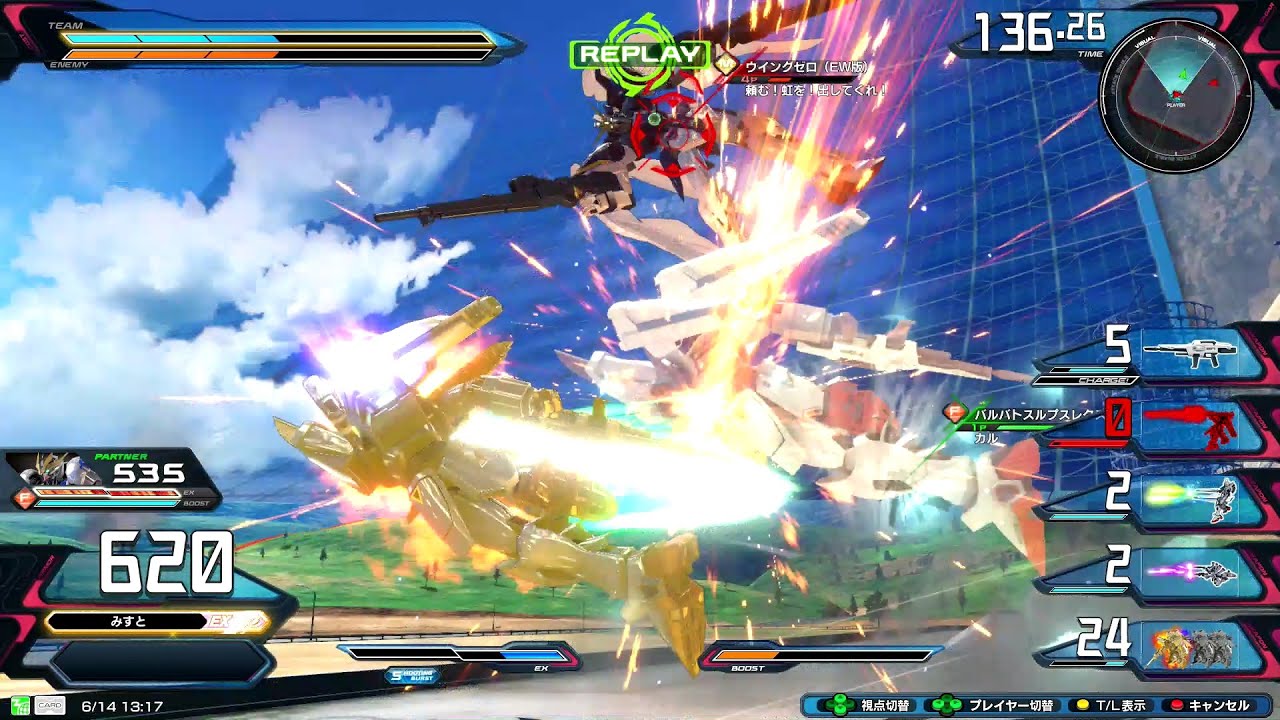This screenshot has width=1280, height=720.
Task: Select the assist unit weapon with 24 ammo
Action: [1190, 647]
